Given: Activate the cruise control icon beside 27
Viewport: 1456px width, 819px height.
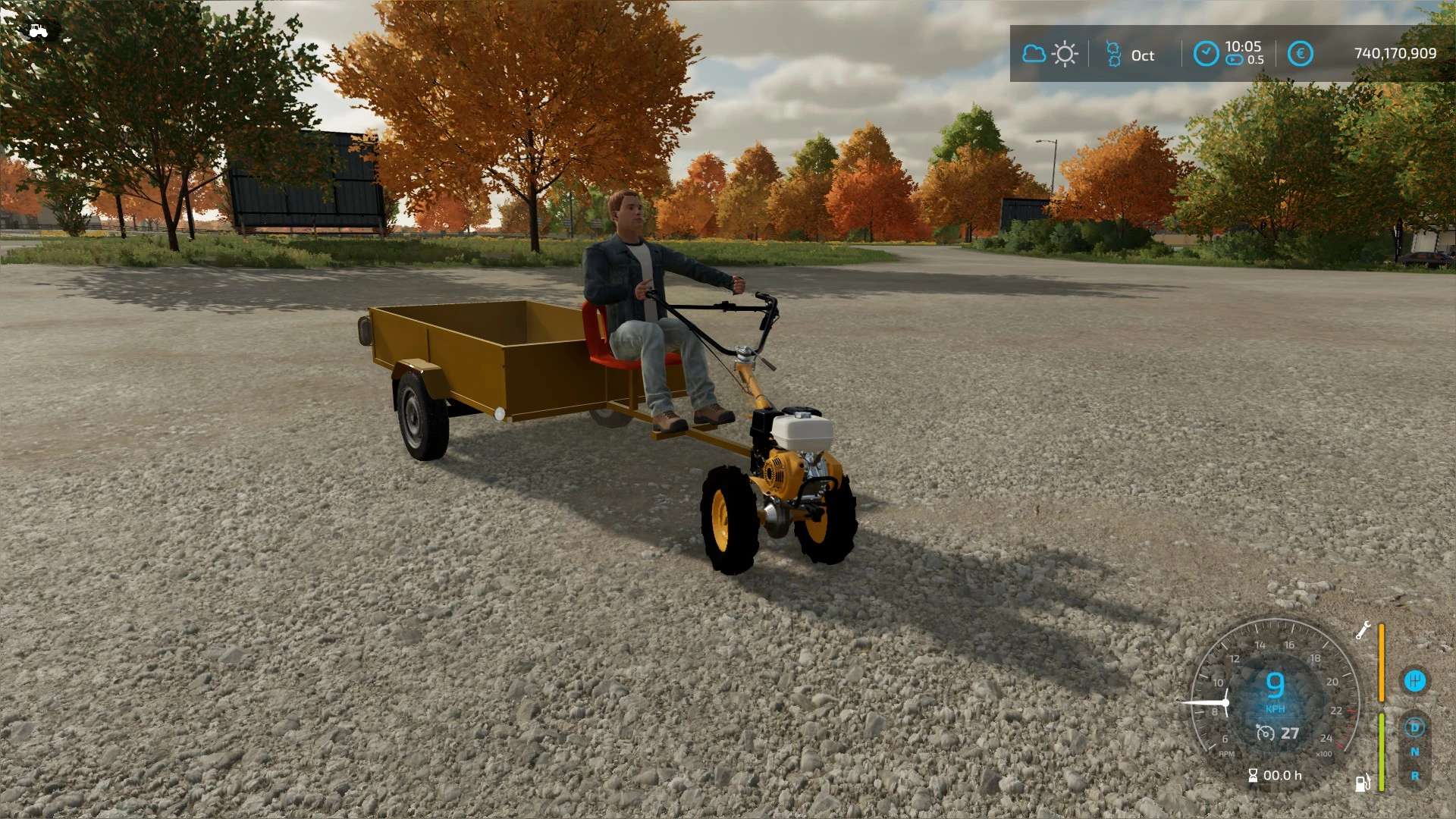Looking at the screenshot, I should (1265, 733).
